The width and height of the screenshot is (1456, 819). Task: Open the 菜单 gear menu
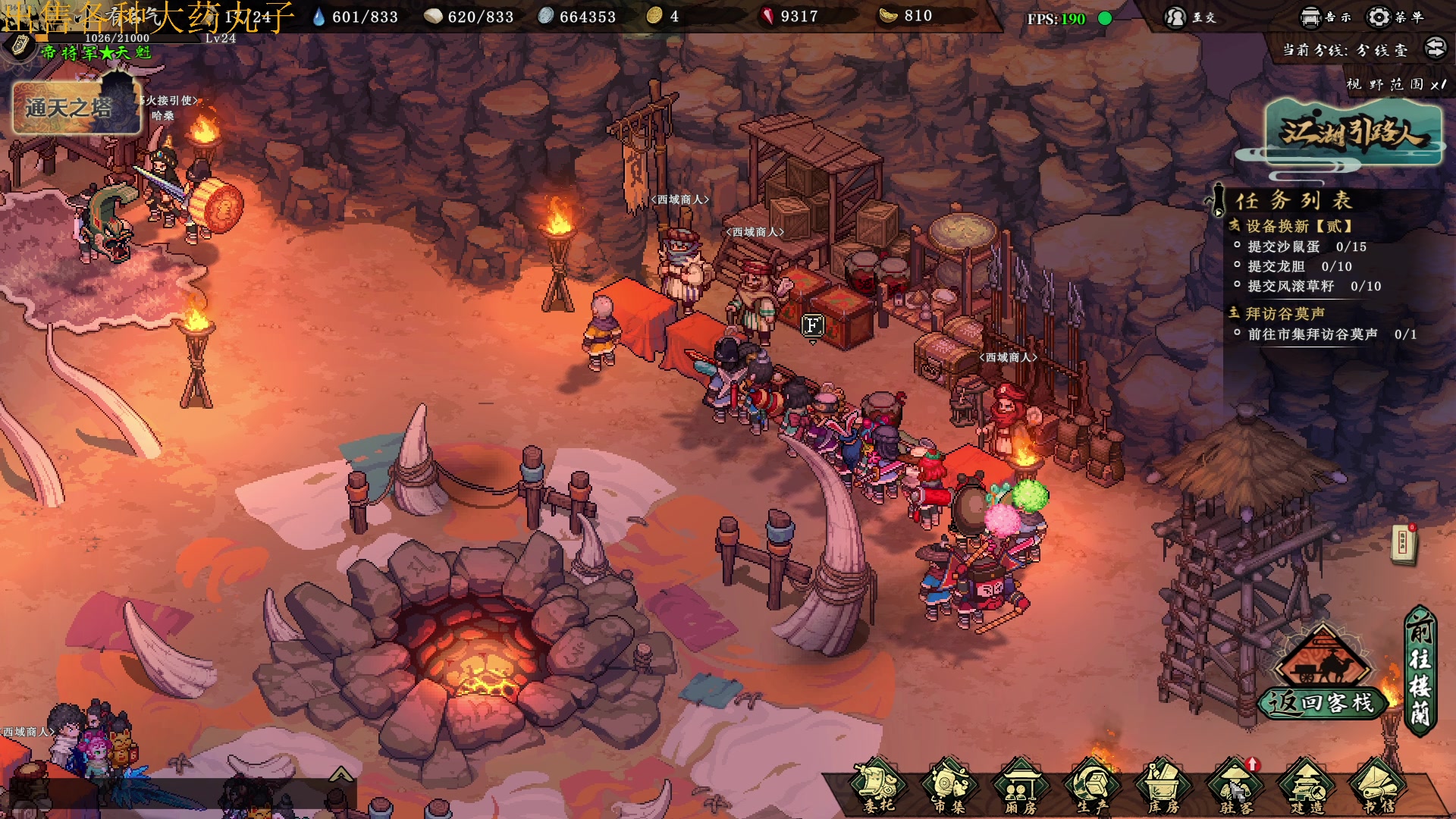pyautogui.click(x=1394, y=17)
